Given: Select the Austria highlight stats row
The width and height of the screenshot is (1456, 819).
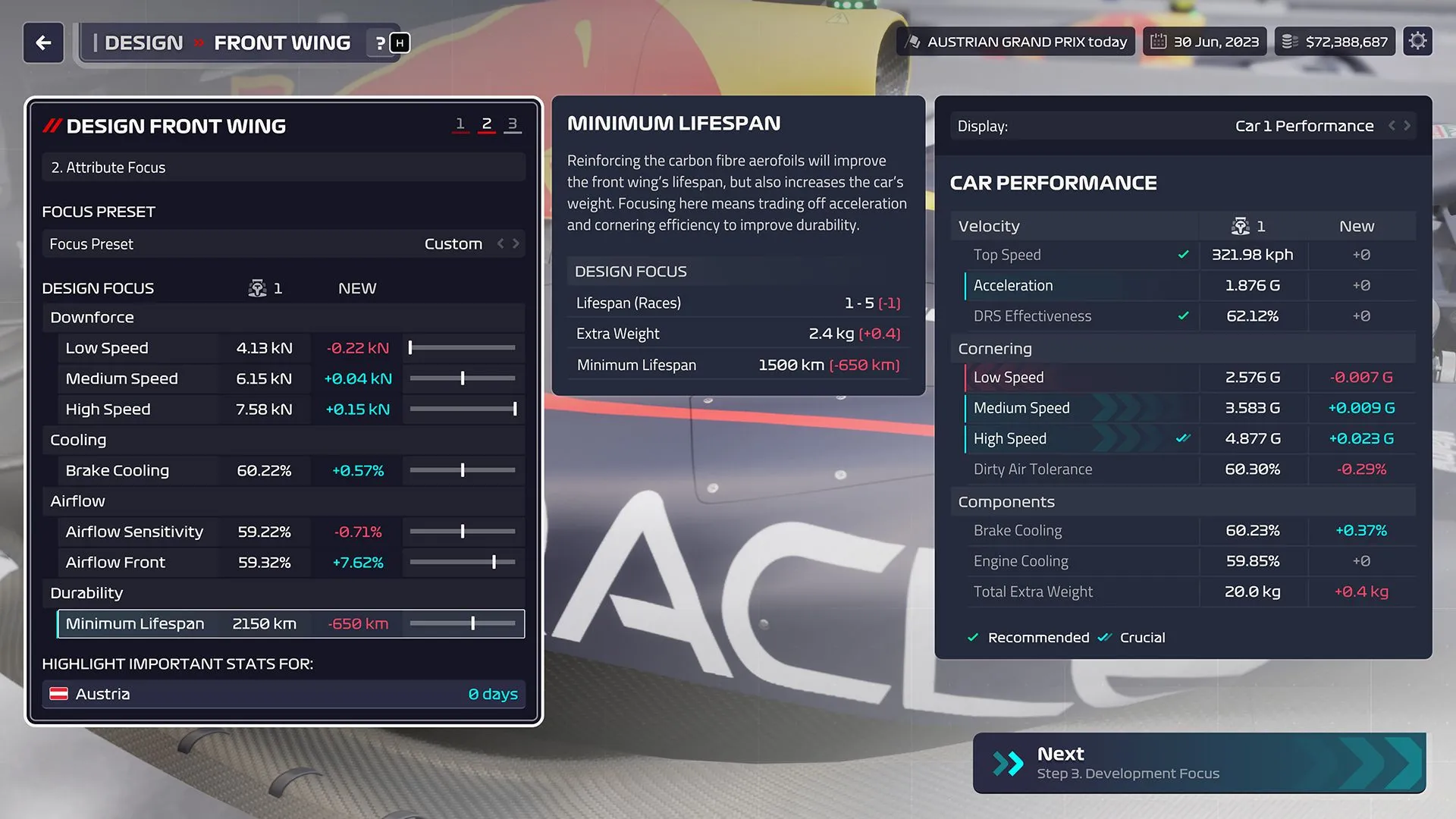Looking at the screenshot, I should coord(283,694).
